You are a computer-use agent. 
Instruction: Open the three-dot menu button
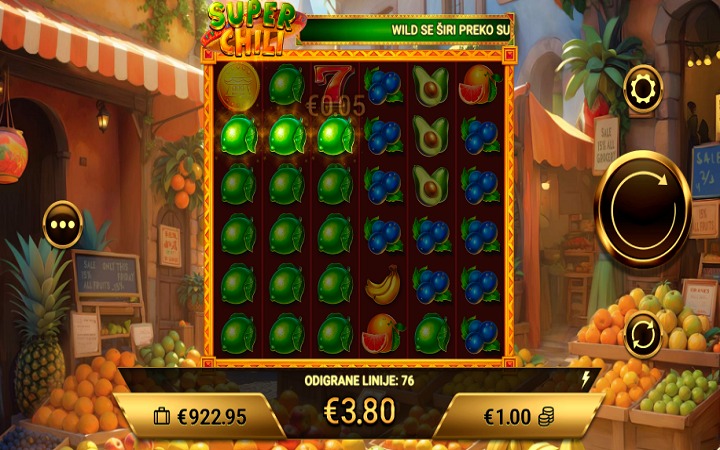(62, 224)
